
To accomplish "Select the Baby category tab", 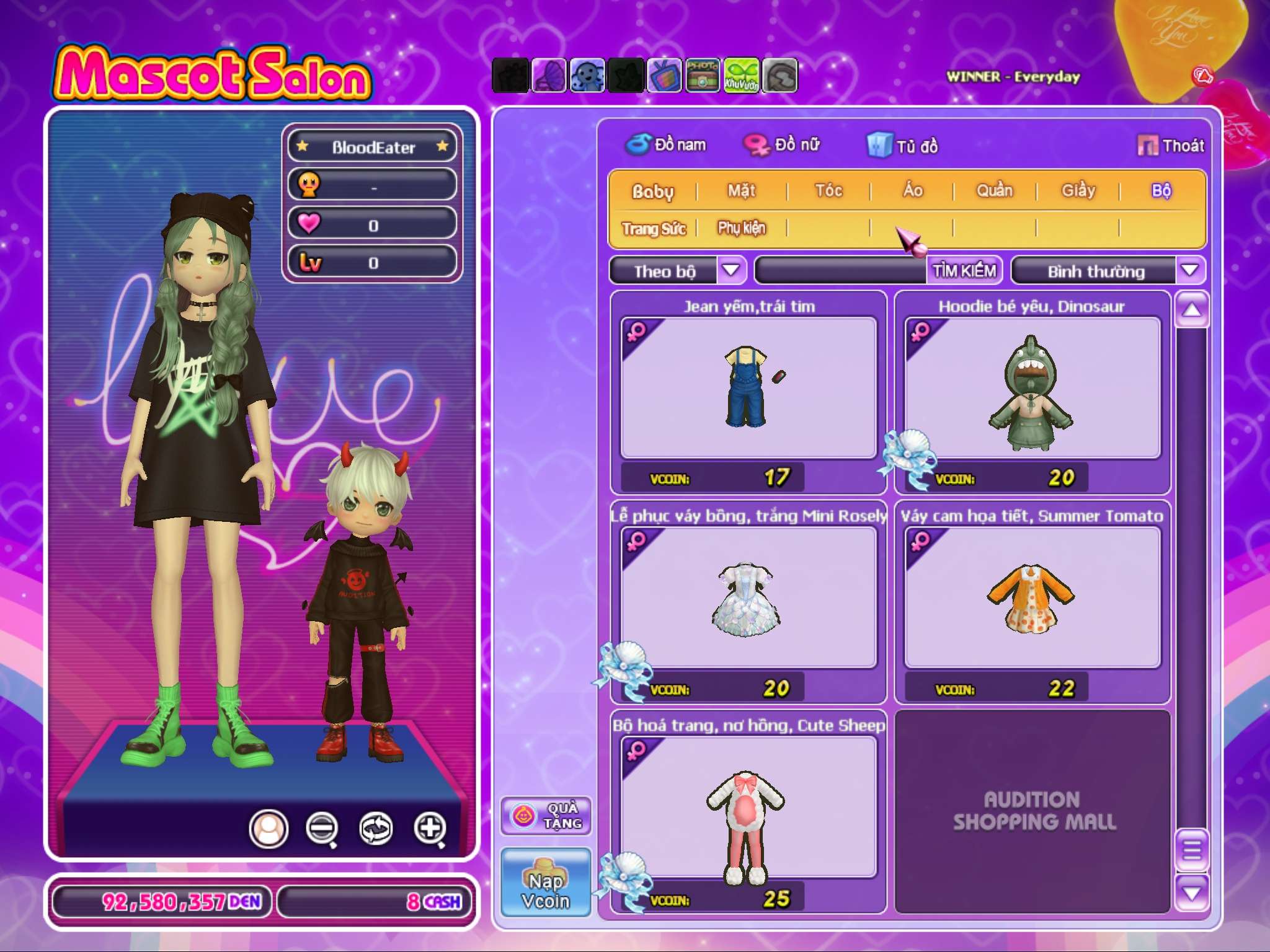I will (652, 191).
